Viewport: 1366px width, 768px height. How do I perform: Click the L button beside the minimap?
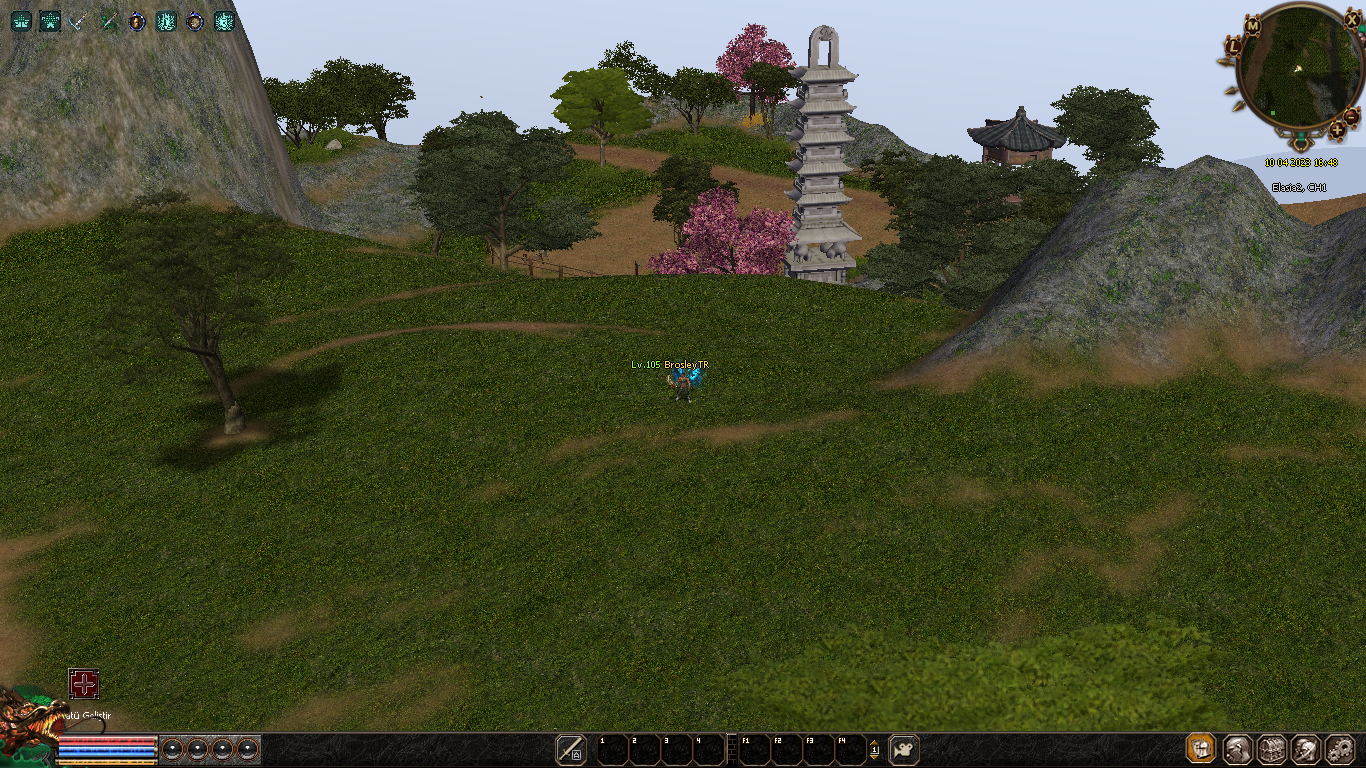[x=1233, y=45]
